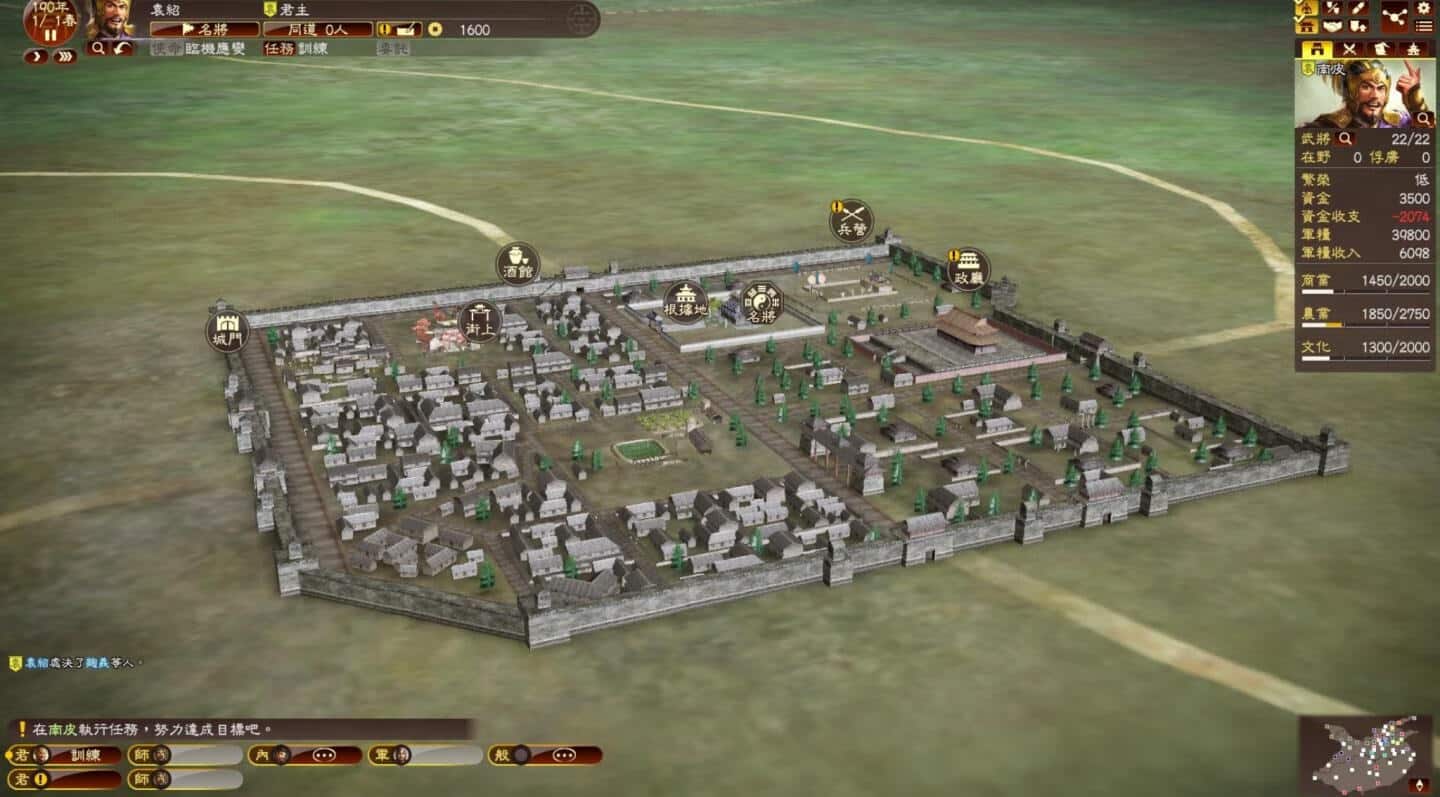1440x797 pixels.
Task: Switch to the crossed swords tab
Action: [1349, 48]
